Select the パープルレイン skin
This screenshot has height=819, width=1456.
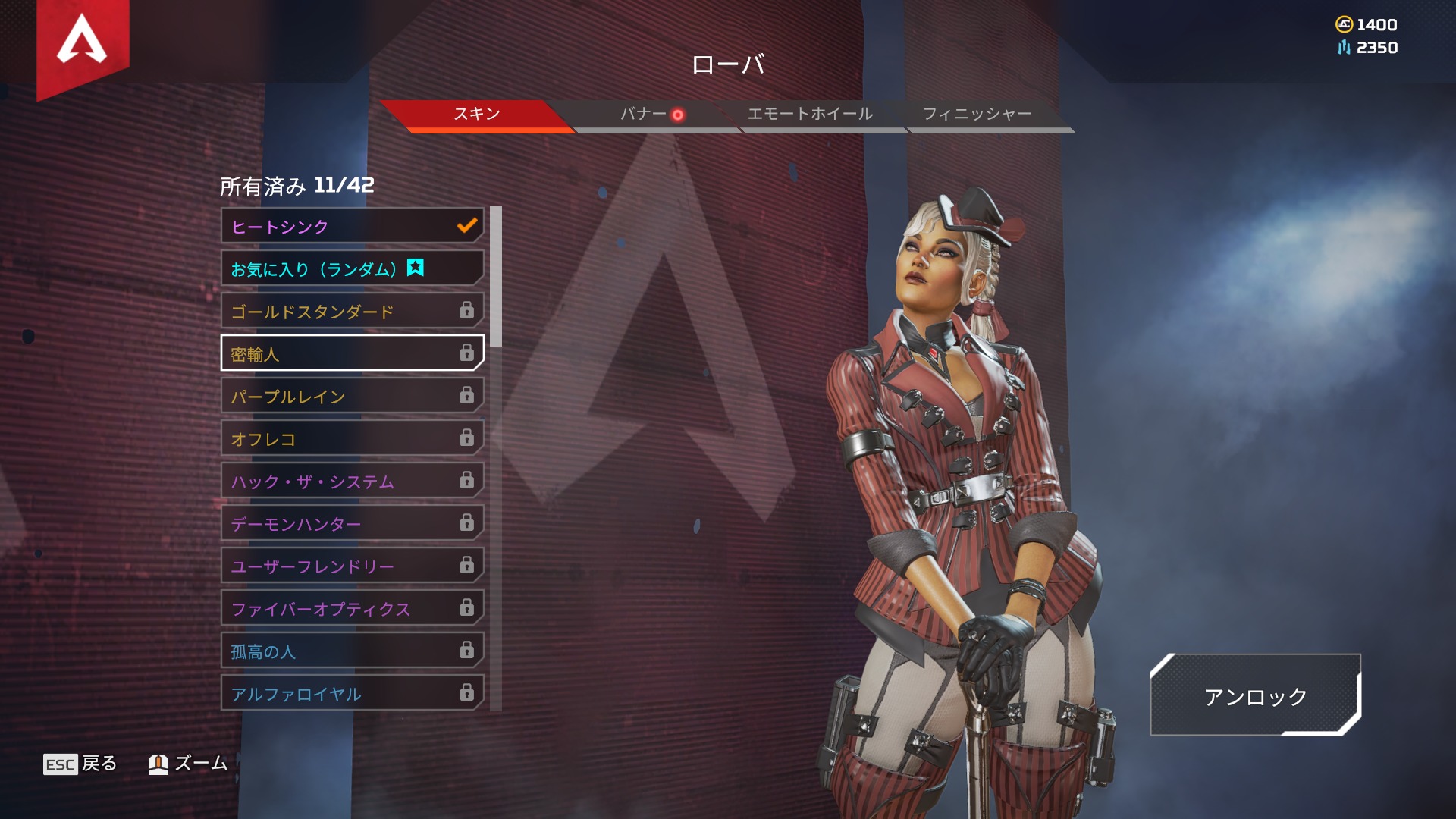coord(352,397)
